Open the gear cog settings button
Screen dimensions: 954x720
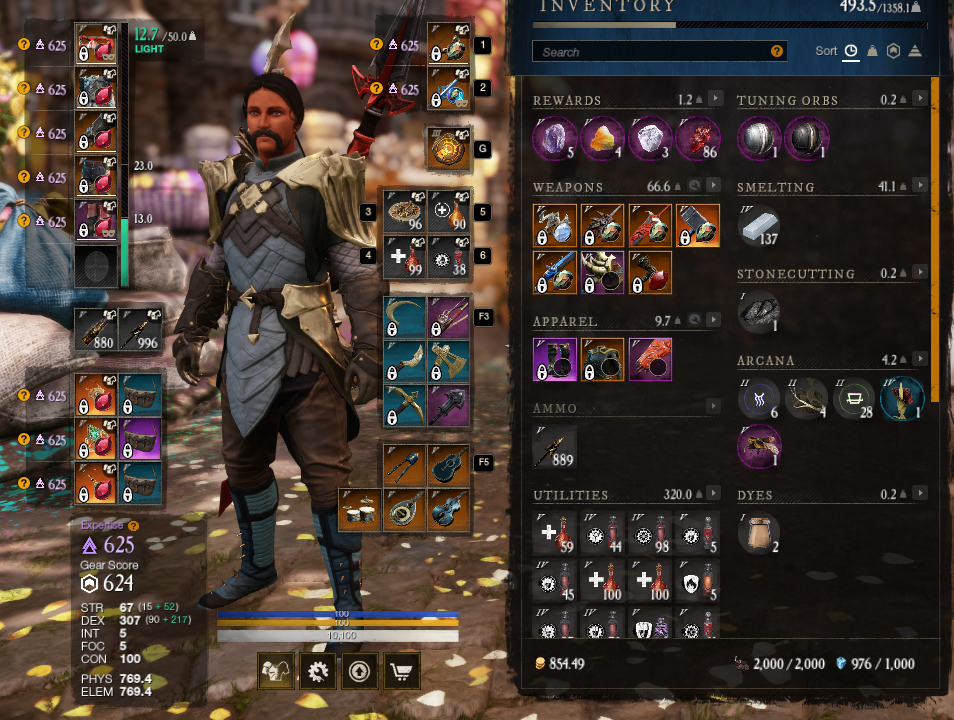(318, 673)
